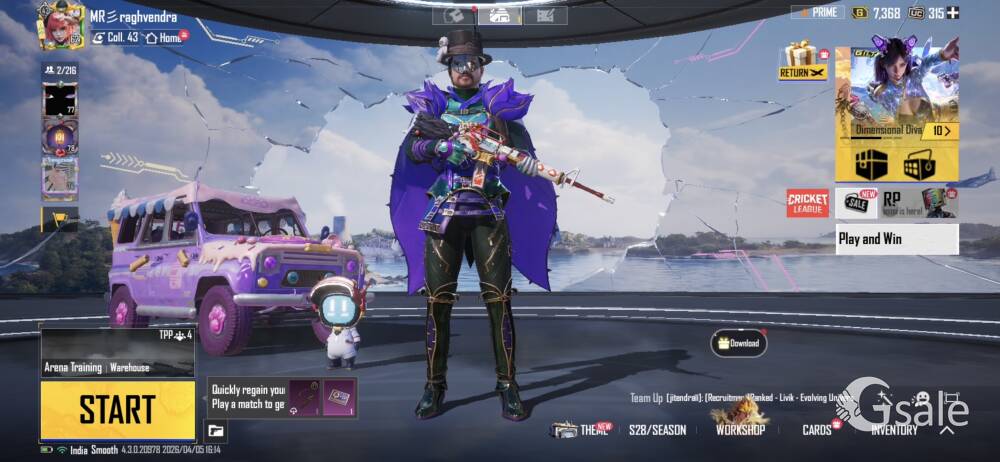Open the Inventory menu

pos(894,430)
